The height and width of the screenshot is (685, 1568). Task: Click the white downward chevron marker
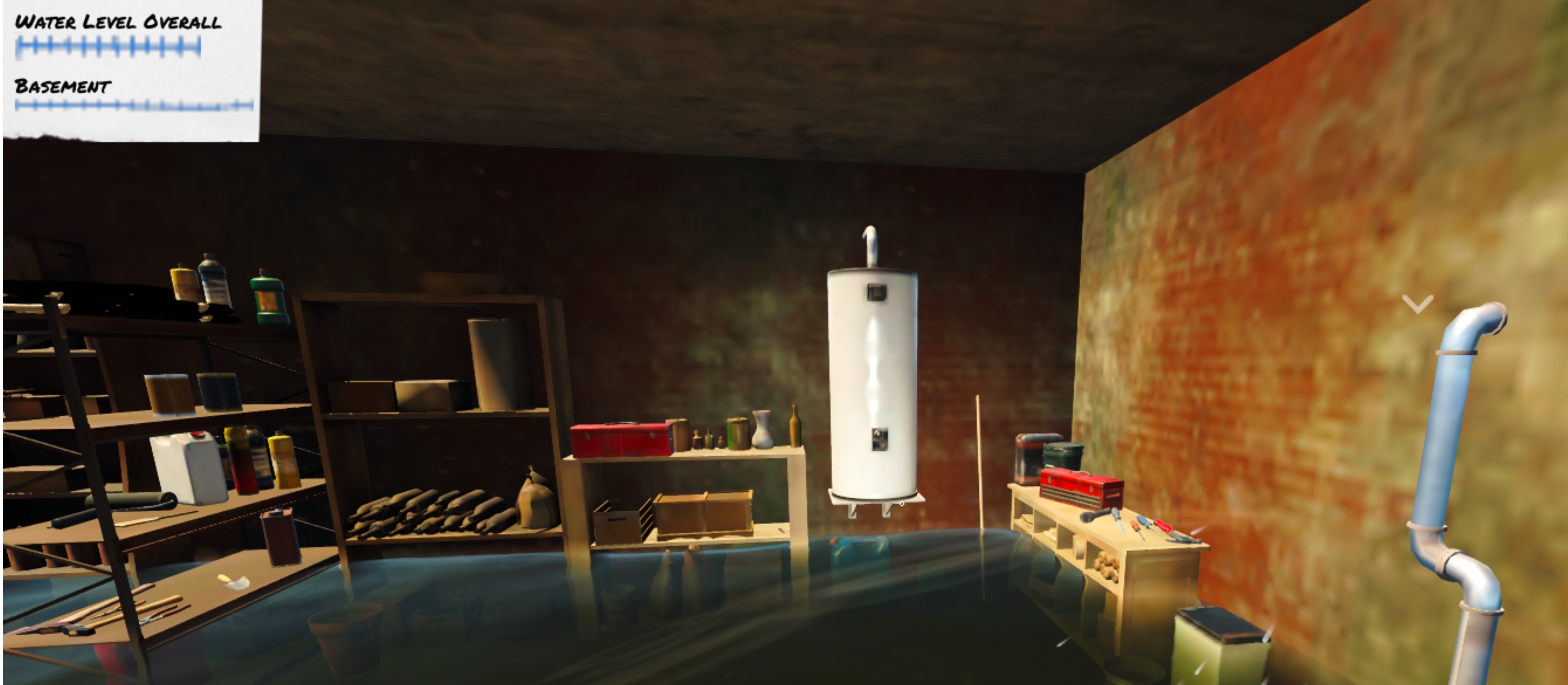pyautogui.click(x=1417, y=304)
